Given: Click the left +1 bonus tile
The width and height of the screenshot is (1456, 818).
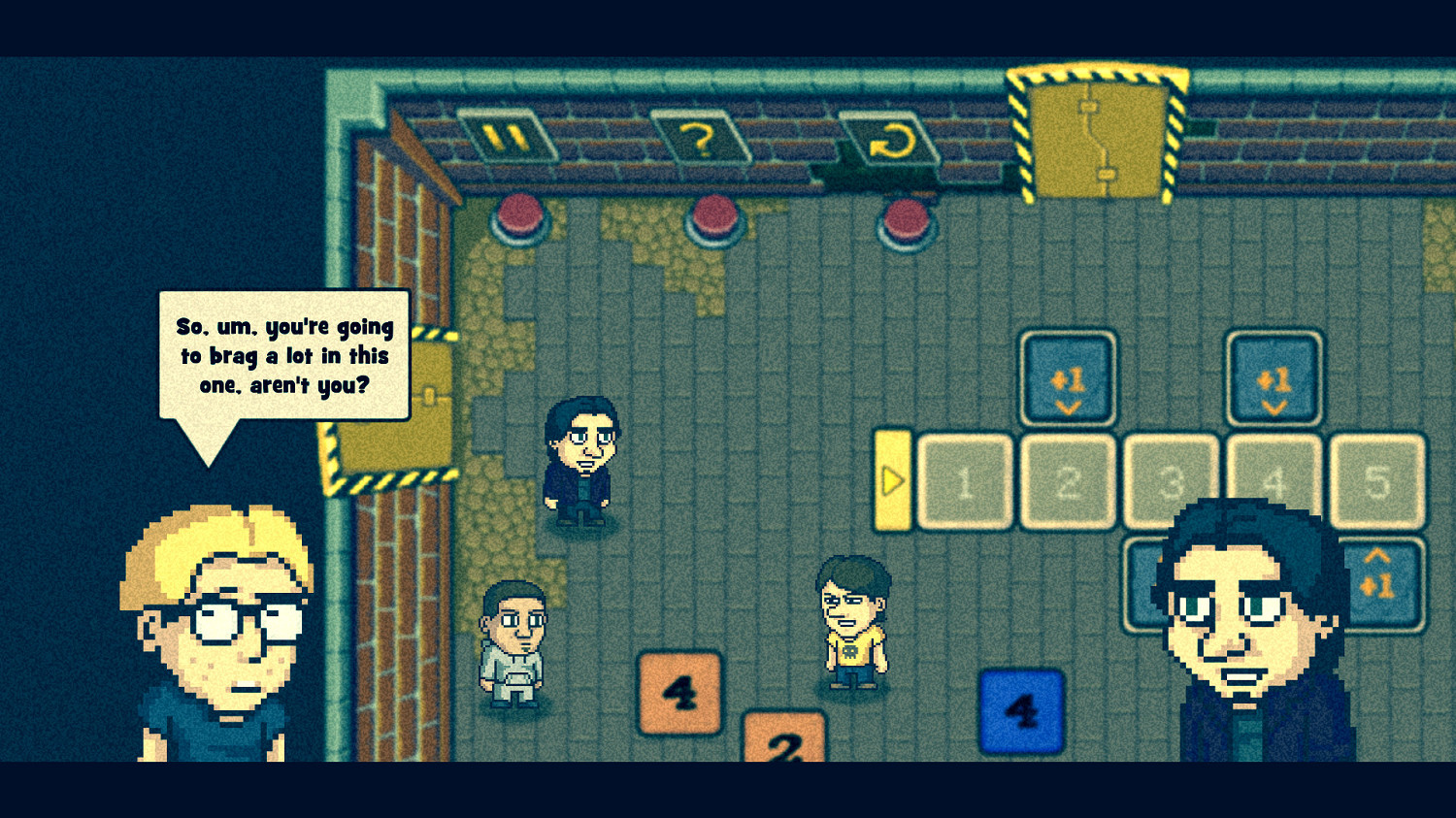Looking at the screenshot, I should tap(1067, 378).
